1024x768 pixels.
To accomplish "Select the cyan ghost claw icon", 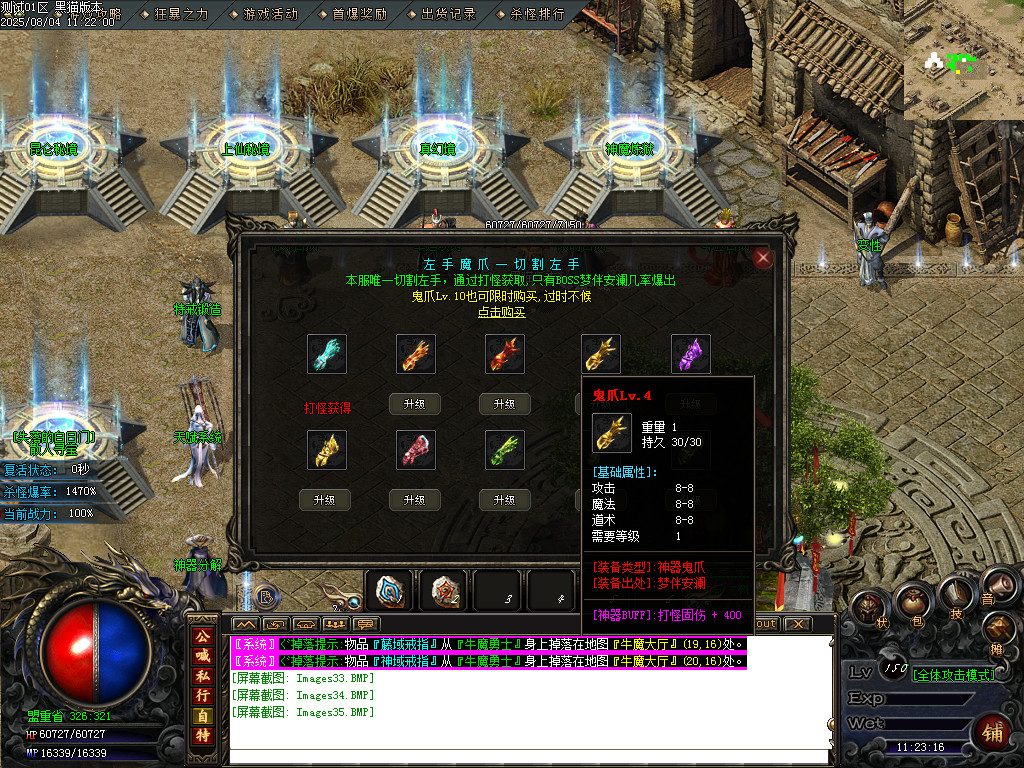I will [x=326, y=355].
